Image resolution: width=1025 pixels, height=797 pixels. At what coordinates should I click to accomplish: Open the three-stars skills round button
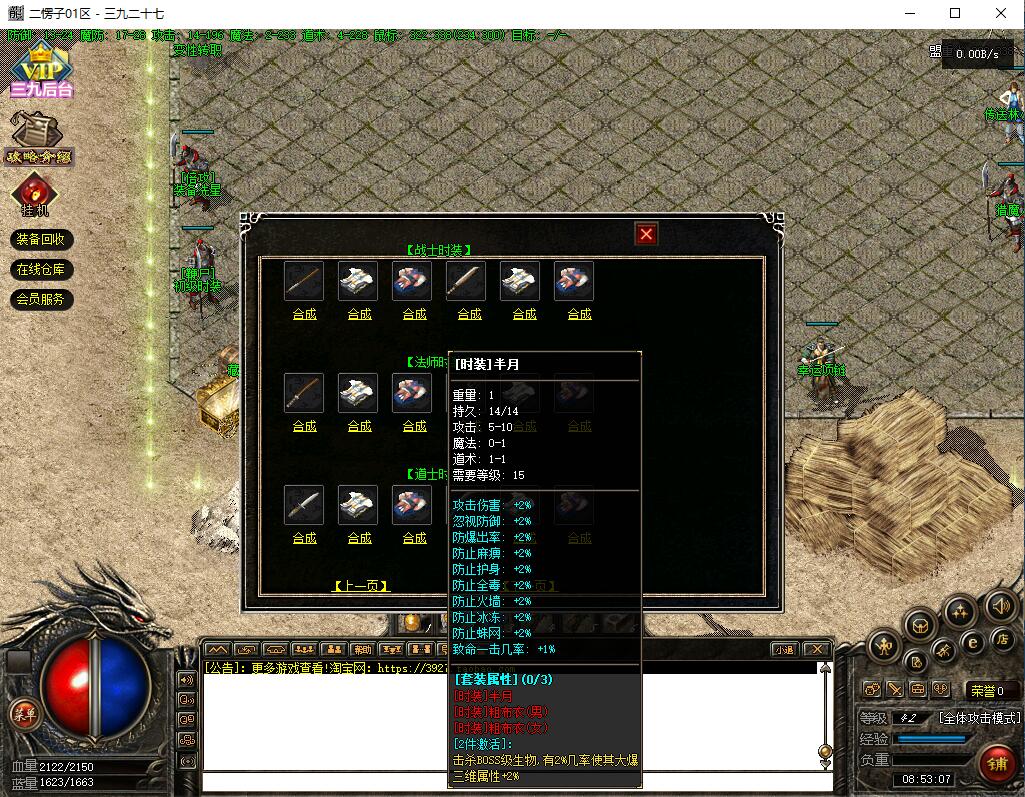click(960, 611)
